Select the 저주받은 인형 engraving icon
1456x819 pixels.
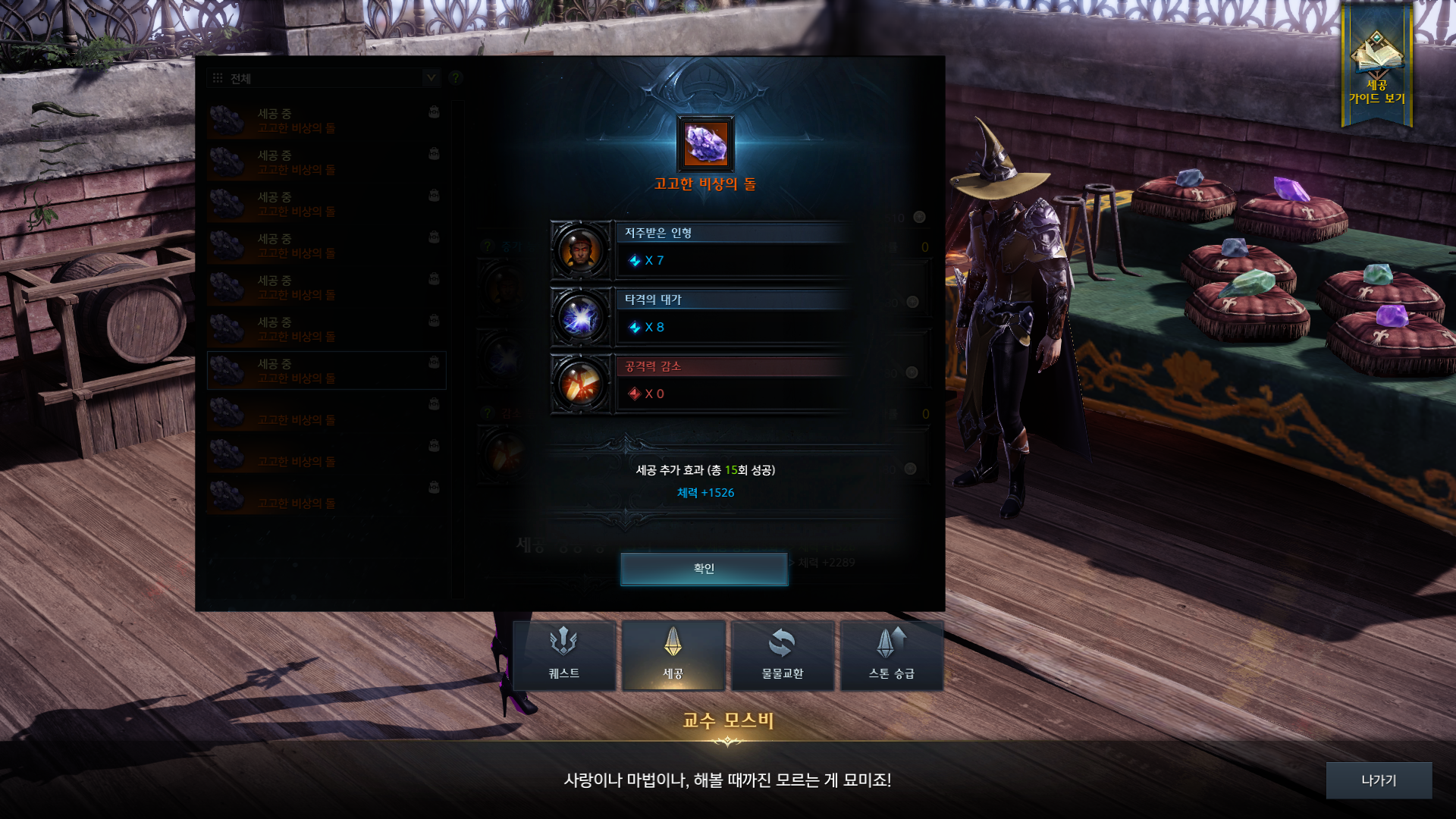[581, 250]
